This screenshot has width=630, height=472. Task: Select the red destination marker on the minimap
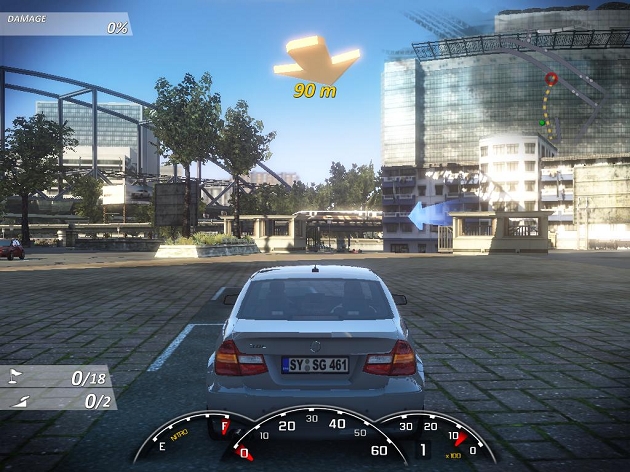[551, 78]
